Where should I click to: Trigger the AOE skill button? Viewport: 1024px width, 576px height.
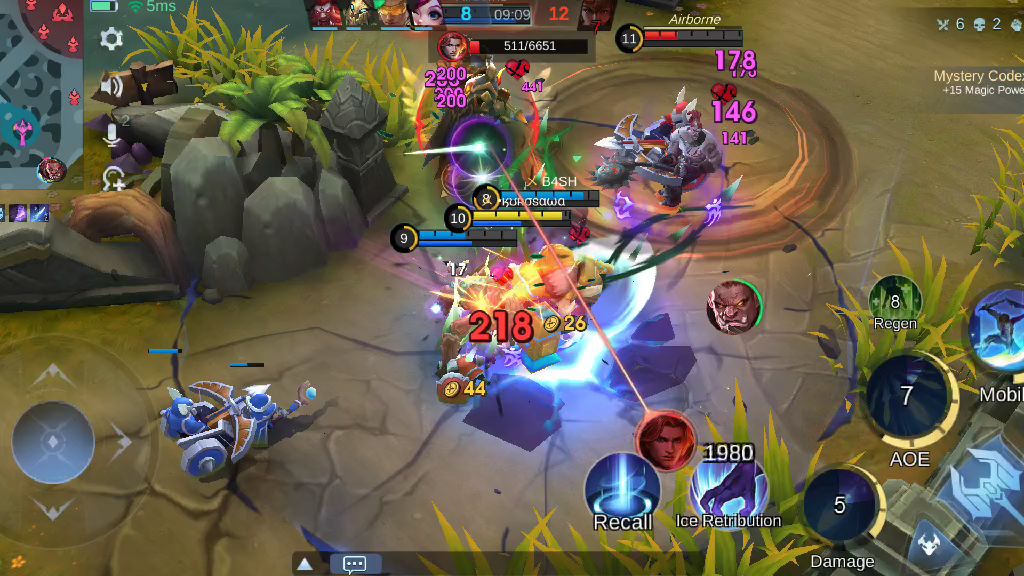(x=907, y=397)
